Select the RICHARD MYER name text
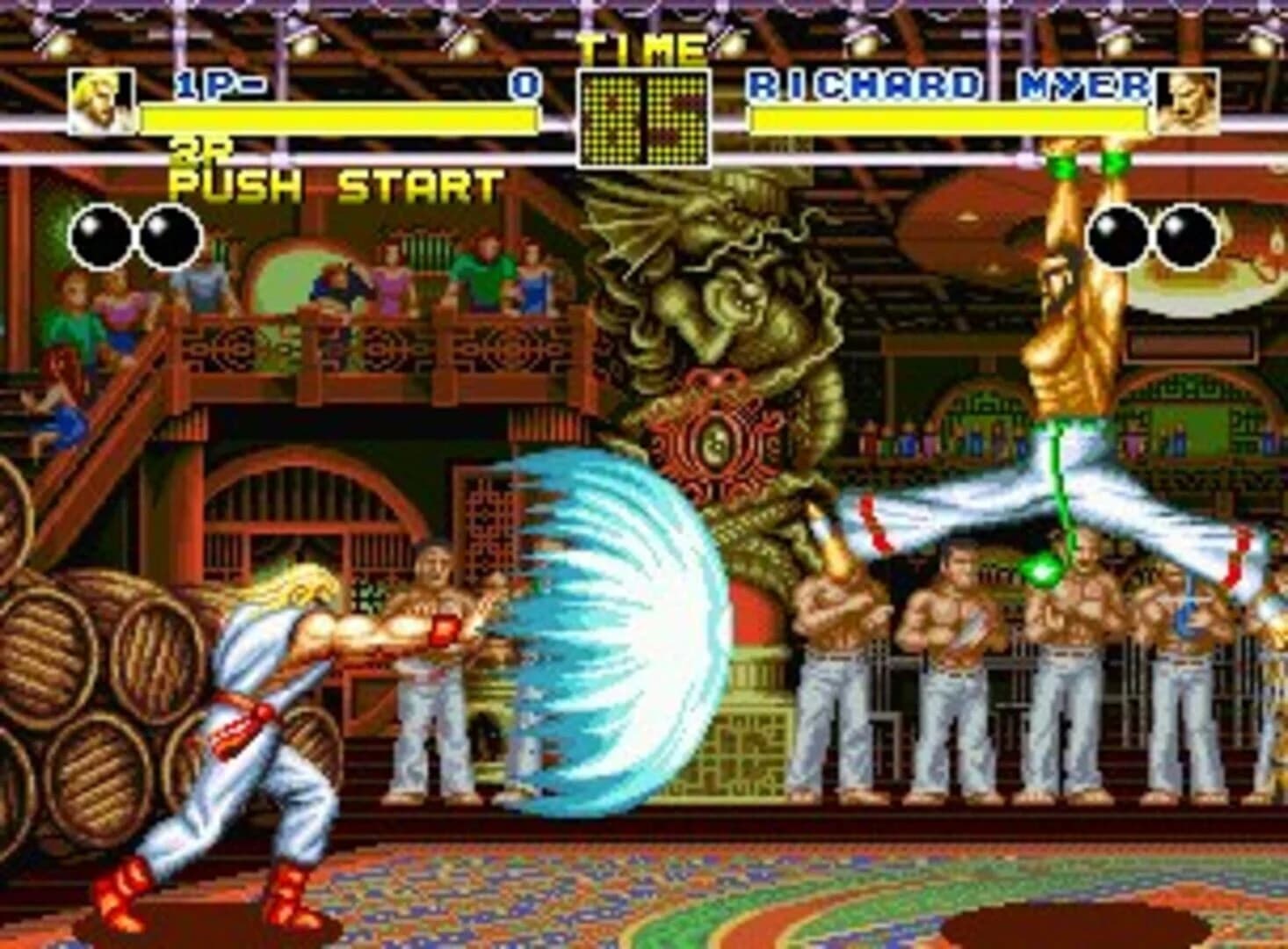Image resolution: width=1288 pixels, height=949 pixels. (949, 85)
